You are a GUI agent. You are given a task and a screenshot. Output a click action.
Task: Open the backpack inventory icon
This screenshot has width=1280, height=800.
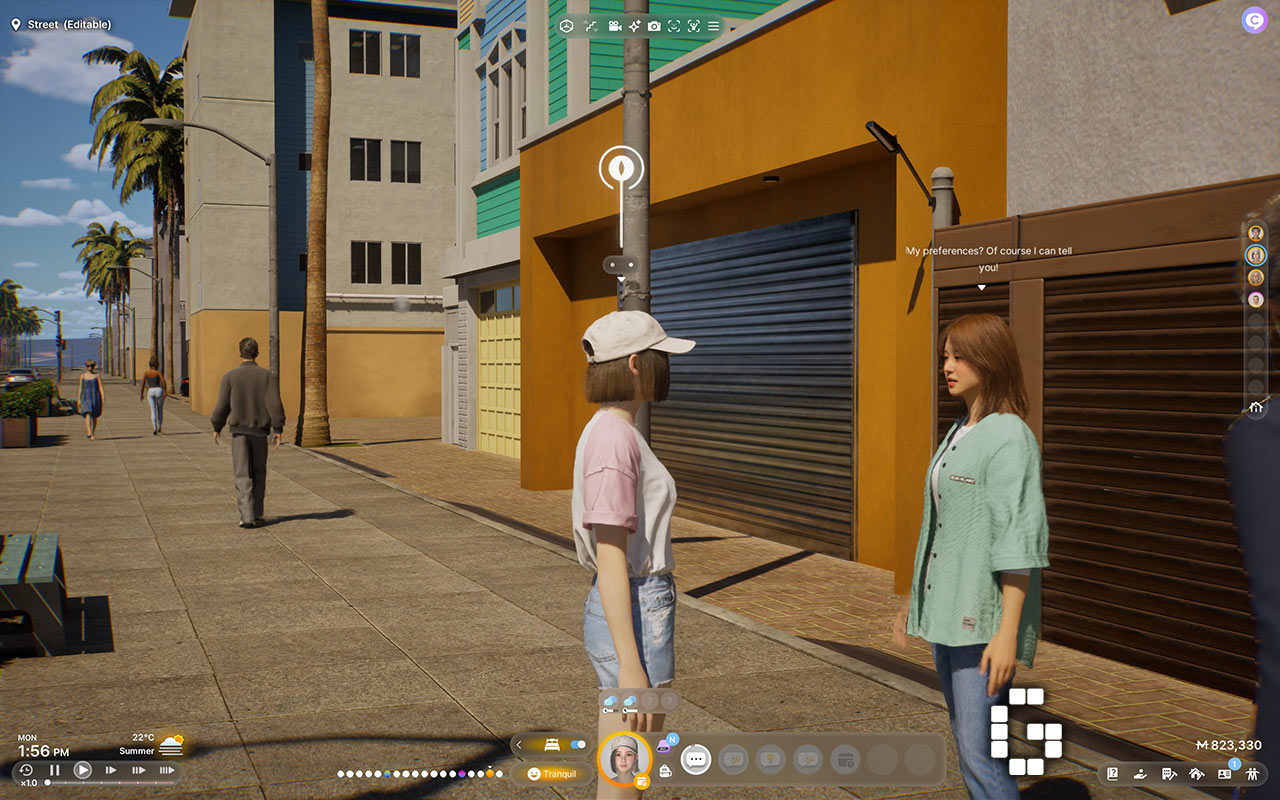click(664, 771)
